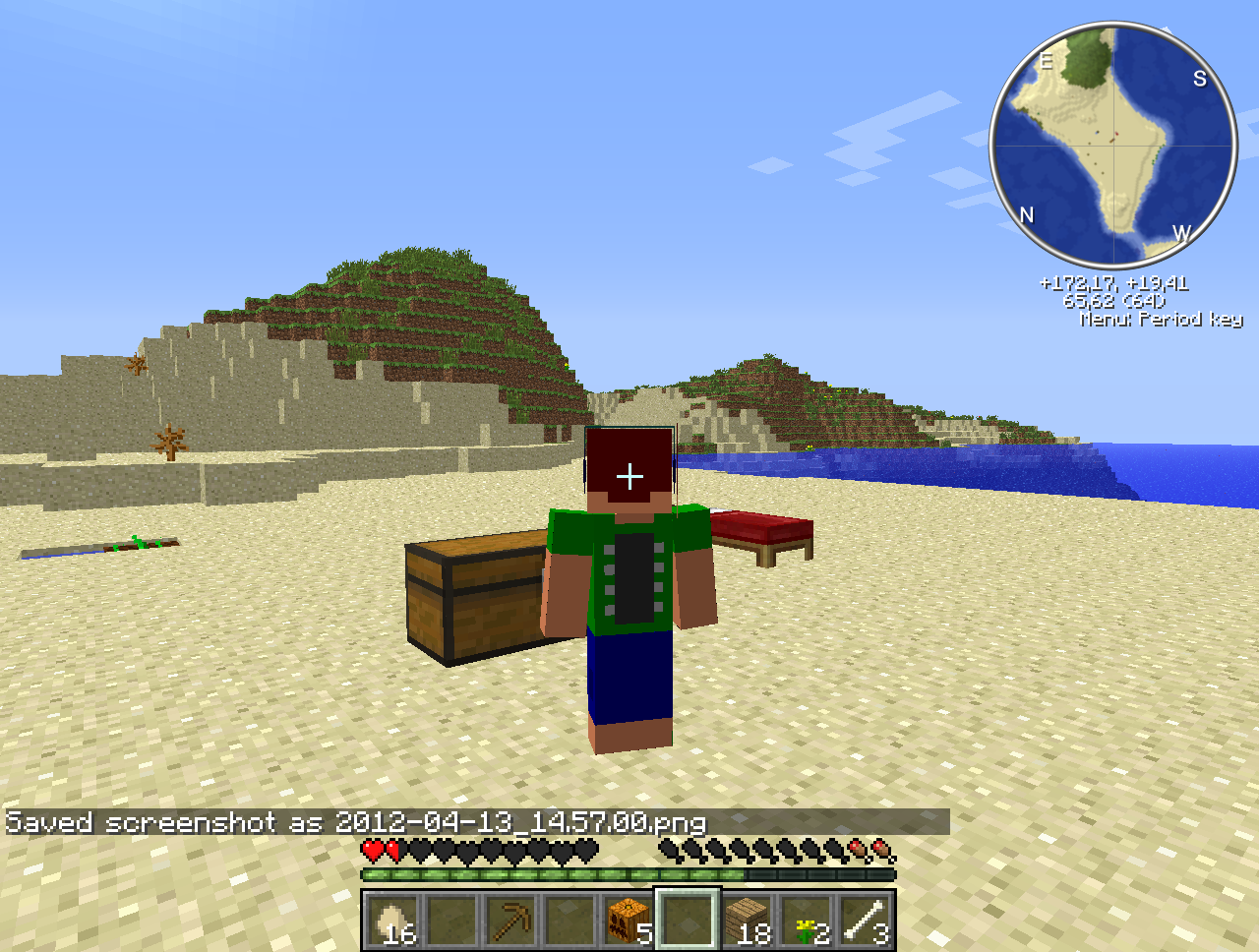Viewport: 1259px width, 952px height.
Task: Click the highlighted empty hotbar slot
Action: [x=688, y=922]
